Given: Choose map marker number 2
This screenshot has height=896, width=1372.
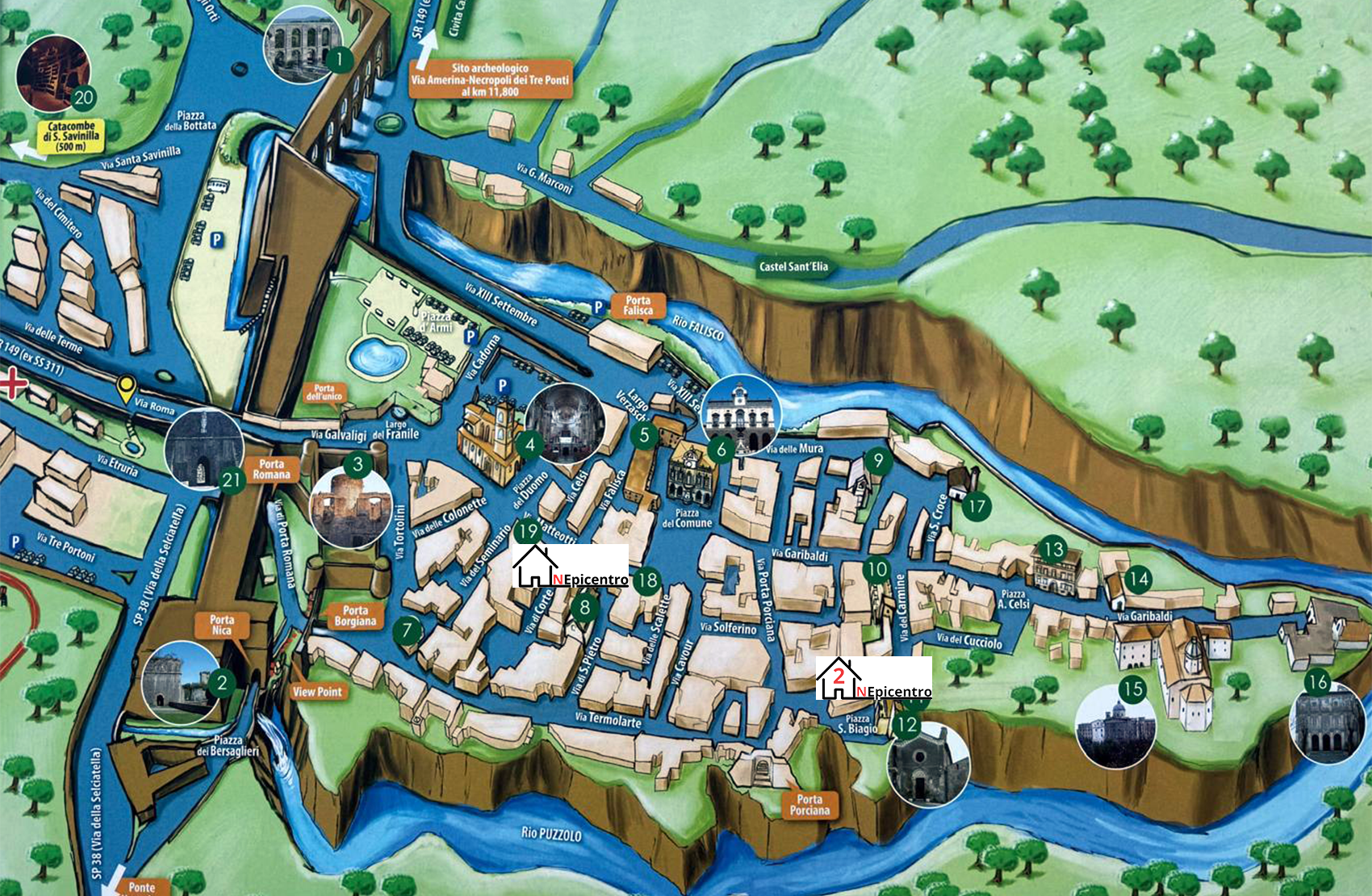Looking at the screenshot, I should coord(222,684).
